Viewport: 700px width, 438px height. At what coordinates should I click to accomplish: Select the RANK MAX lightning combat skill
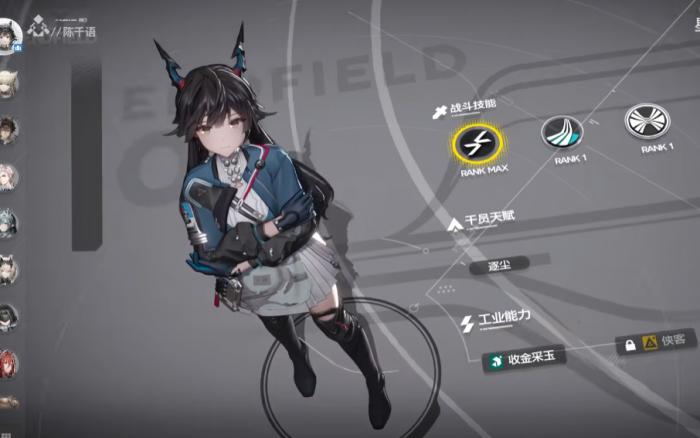475,144
